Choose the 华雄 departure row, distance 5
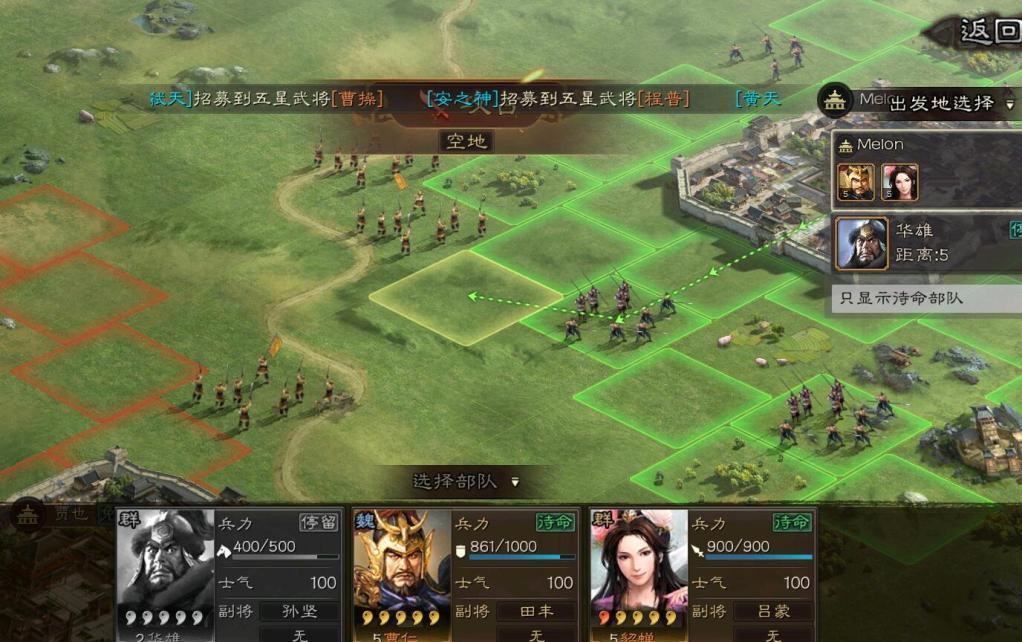The width and height of the screenshot is (1022, 642). 925,243
